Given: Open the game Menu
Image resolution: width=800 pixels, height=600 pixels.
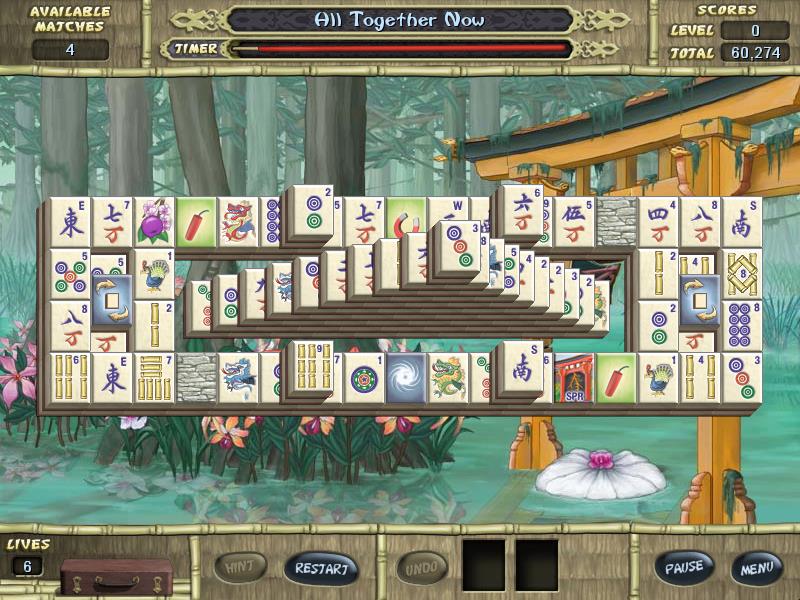Looking at the screenshot, I should pyautogui.click(x=756, y=568).
